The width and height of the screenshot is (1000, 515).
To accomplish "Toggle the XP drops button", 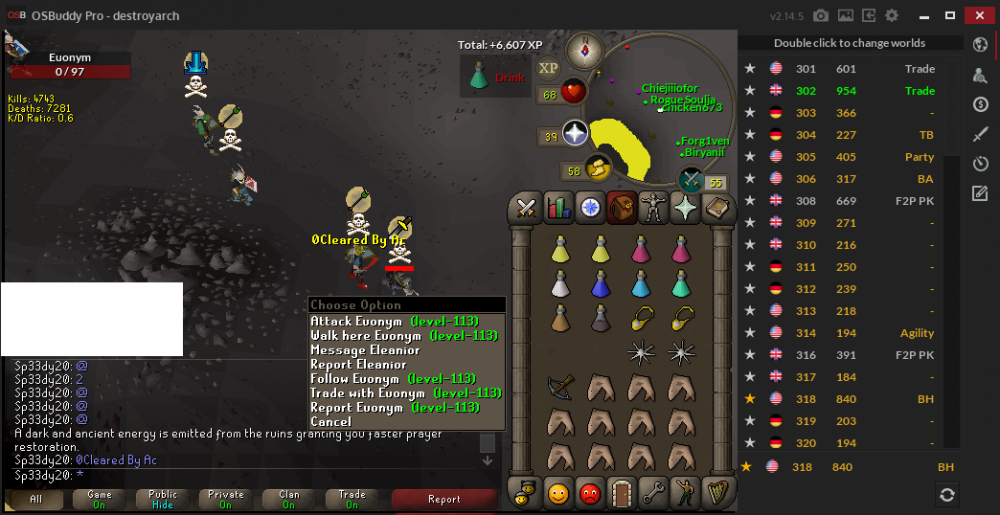I will point(548,68).
